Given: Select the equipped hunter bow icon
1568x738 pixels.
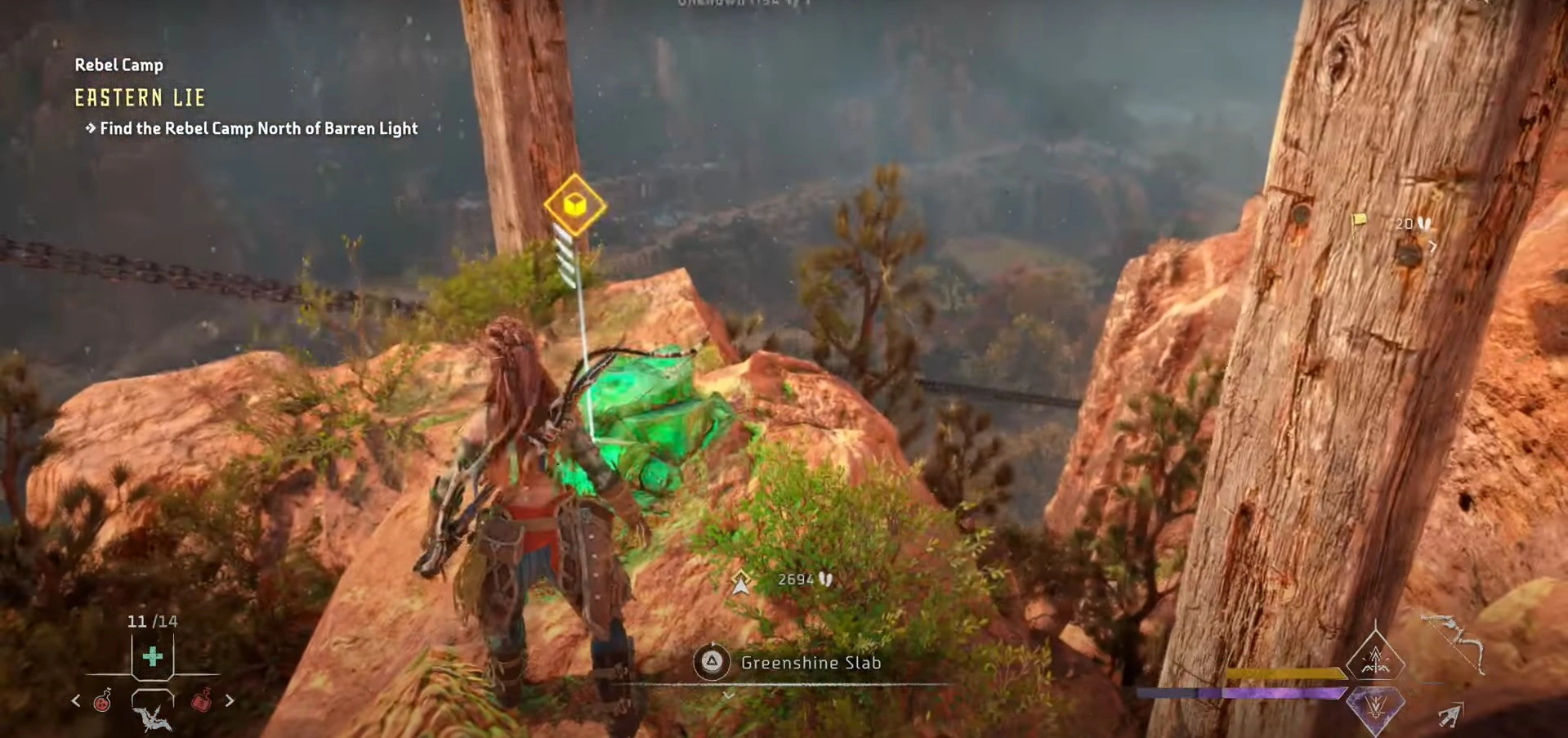Looking at the screenshot, I should [x=1455, y=642].
